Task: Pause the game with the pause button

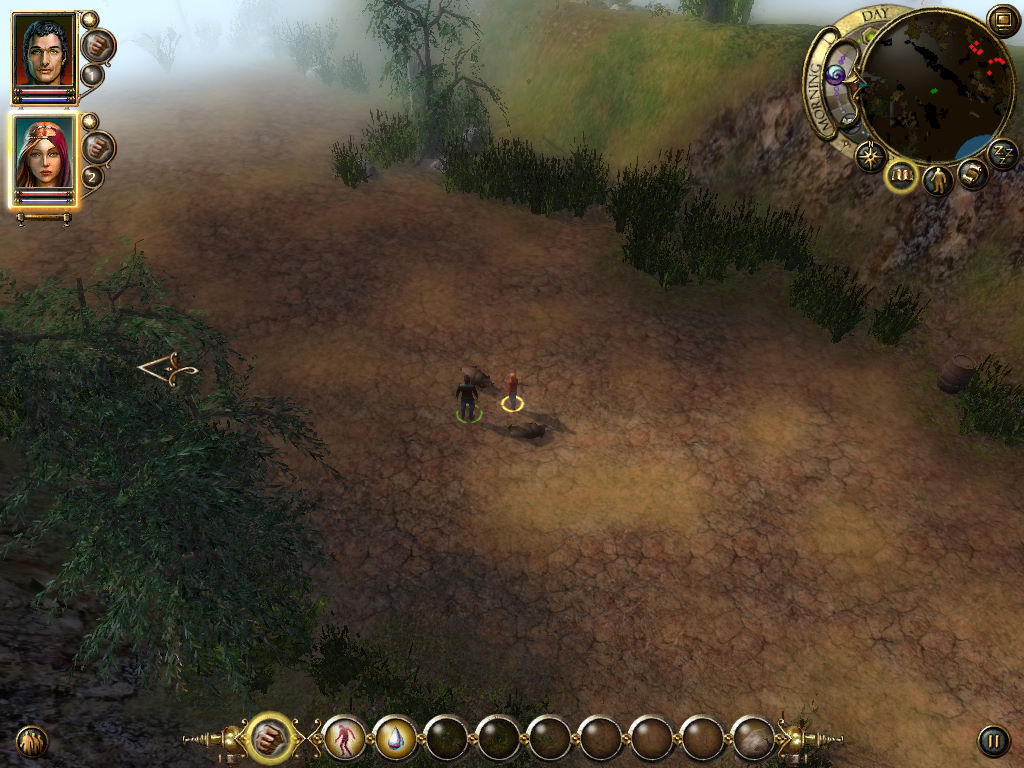Action: pos(993,741)
